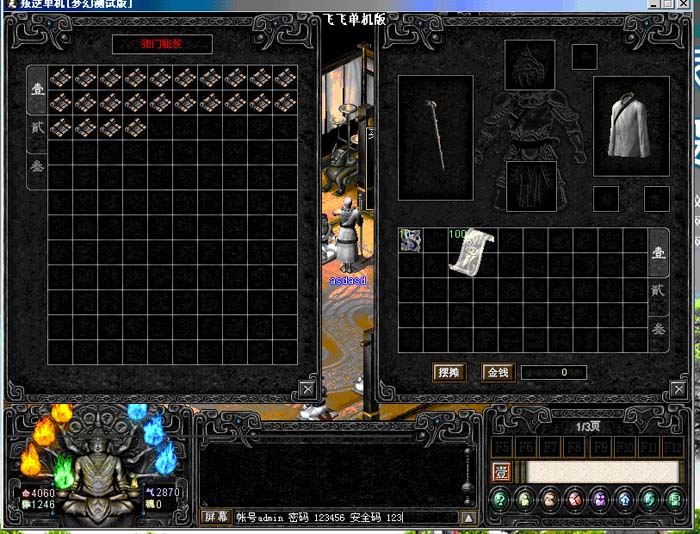Click the purple two-figures orb

tap(599, 499)
